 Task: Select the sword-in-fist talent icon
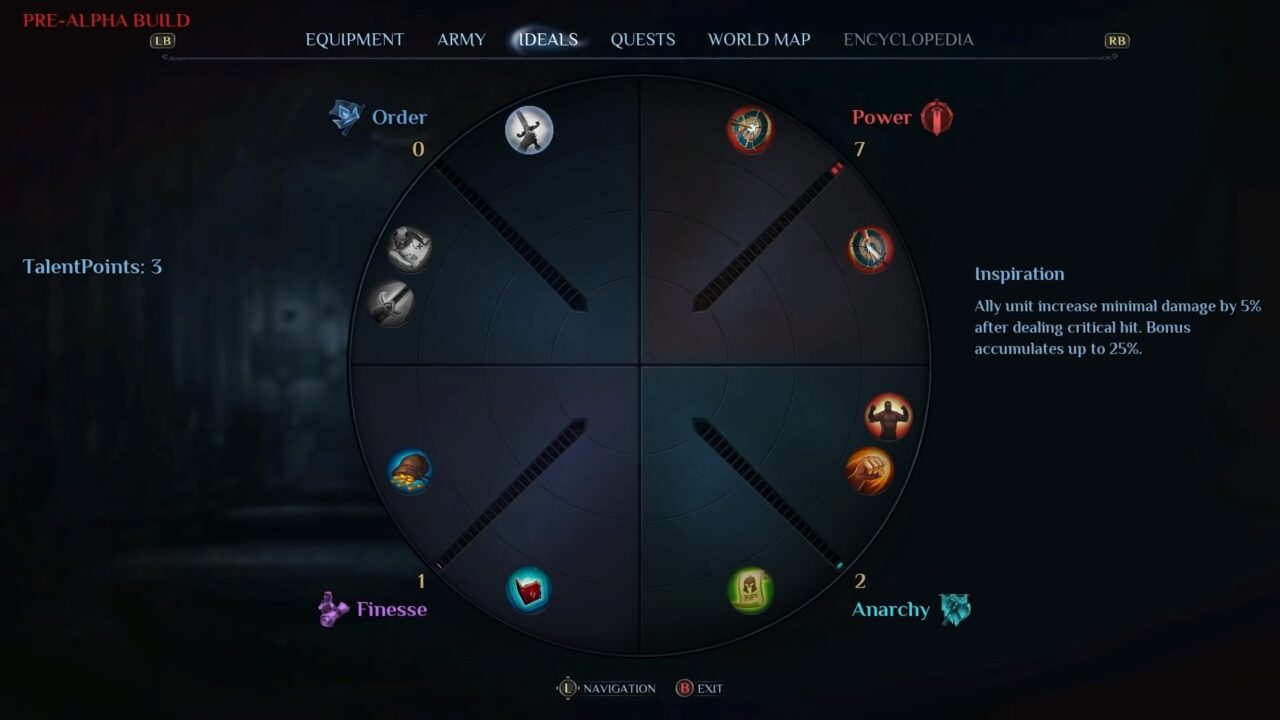click(529, 130)
